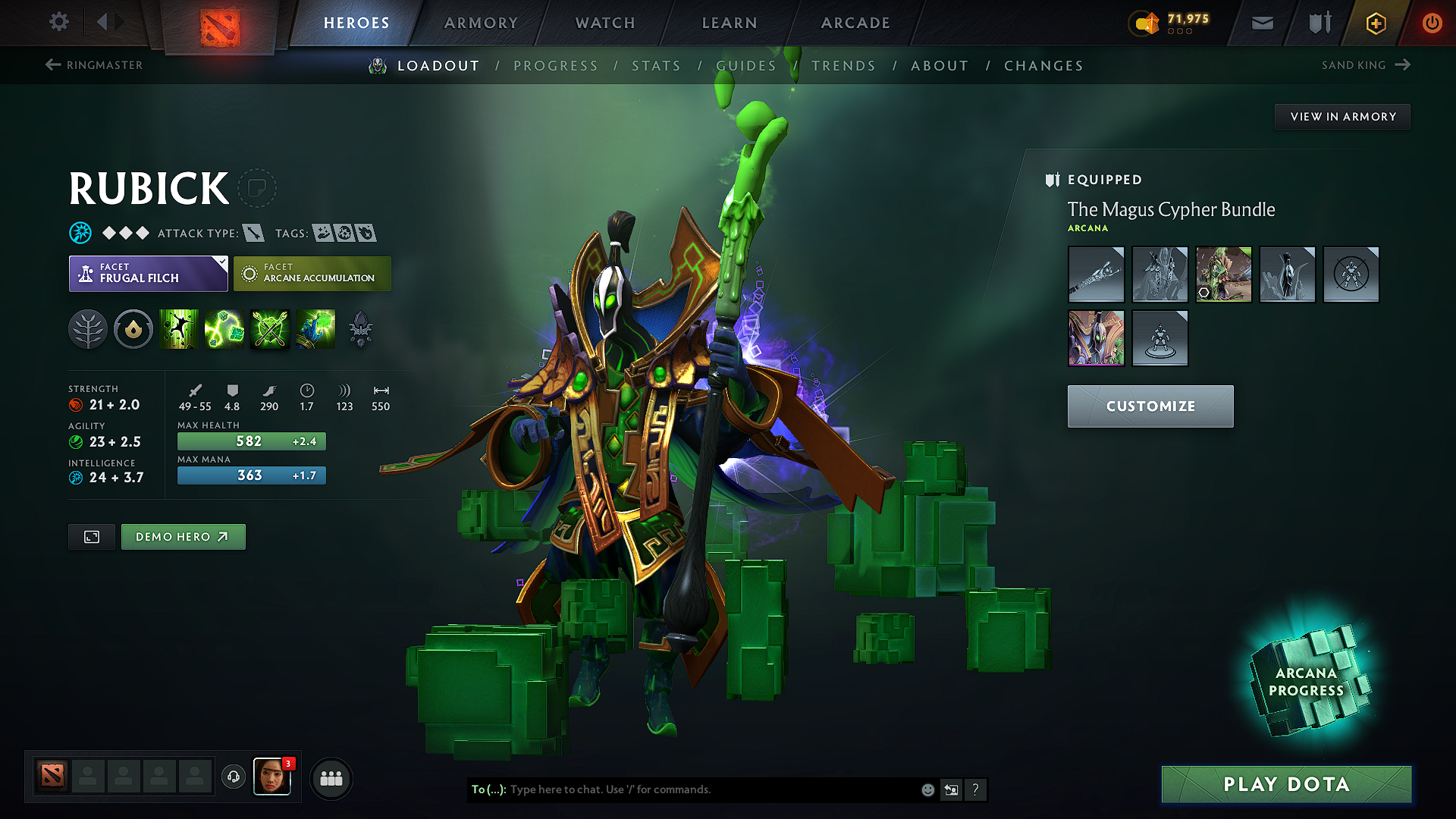Open the emoticon picker beside the chat bar
The image size is (1456, 819).
coord(927,789)
